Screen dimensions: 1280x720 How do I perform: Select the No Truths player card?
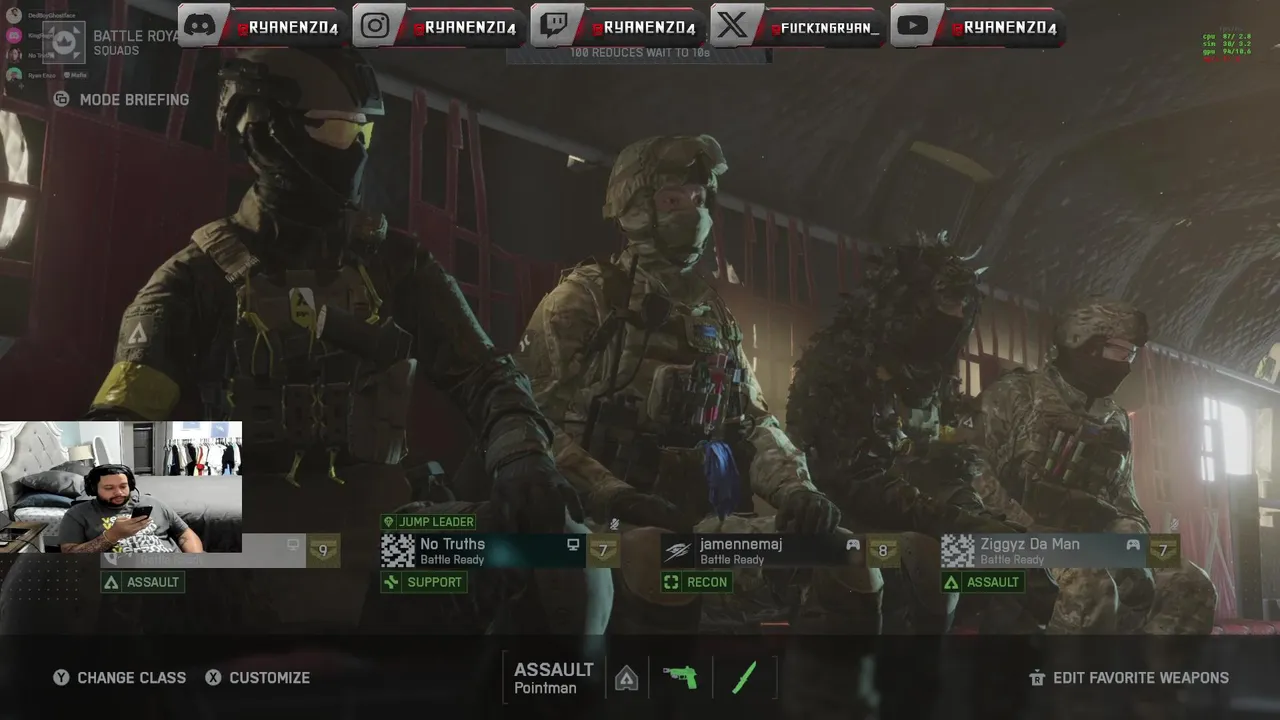coord(482,550)
